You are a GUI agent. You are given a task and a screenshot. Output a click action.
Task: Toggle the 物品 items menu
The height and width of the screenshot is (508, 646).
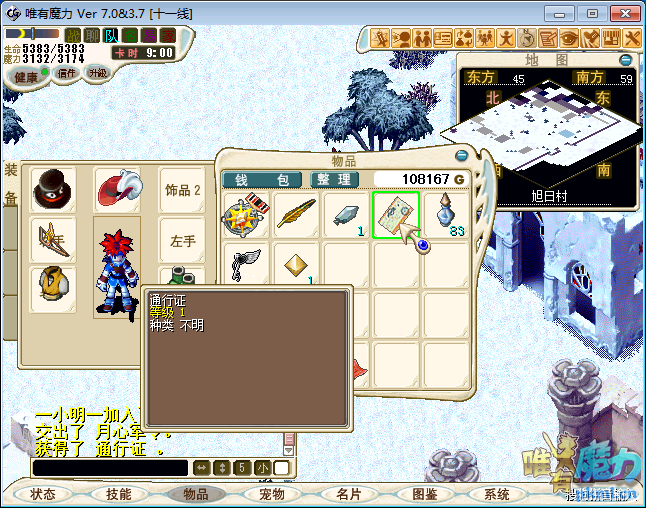point(196,494)
